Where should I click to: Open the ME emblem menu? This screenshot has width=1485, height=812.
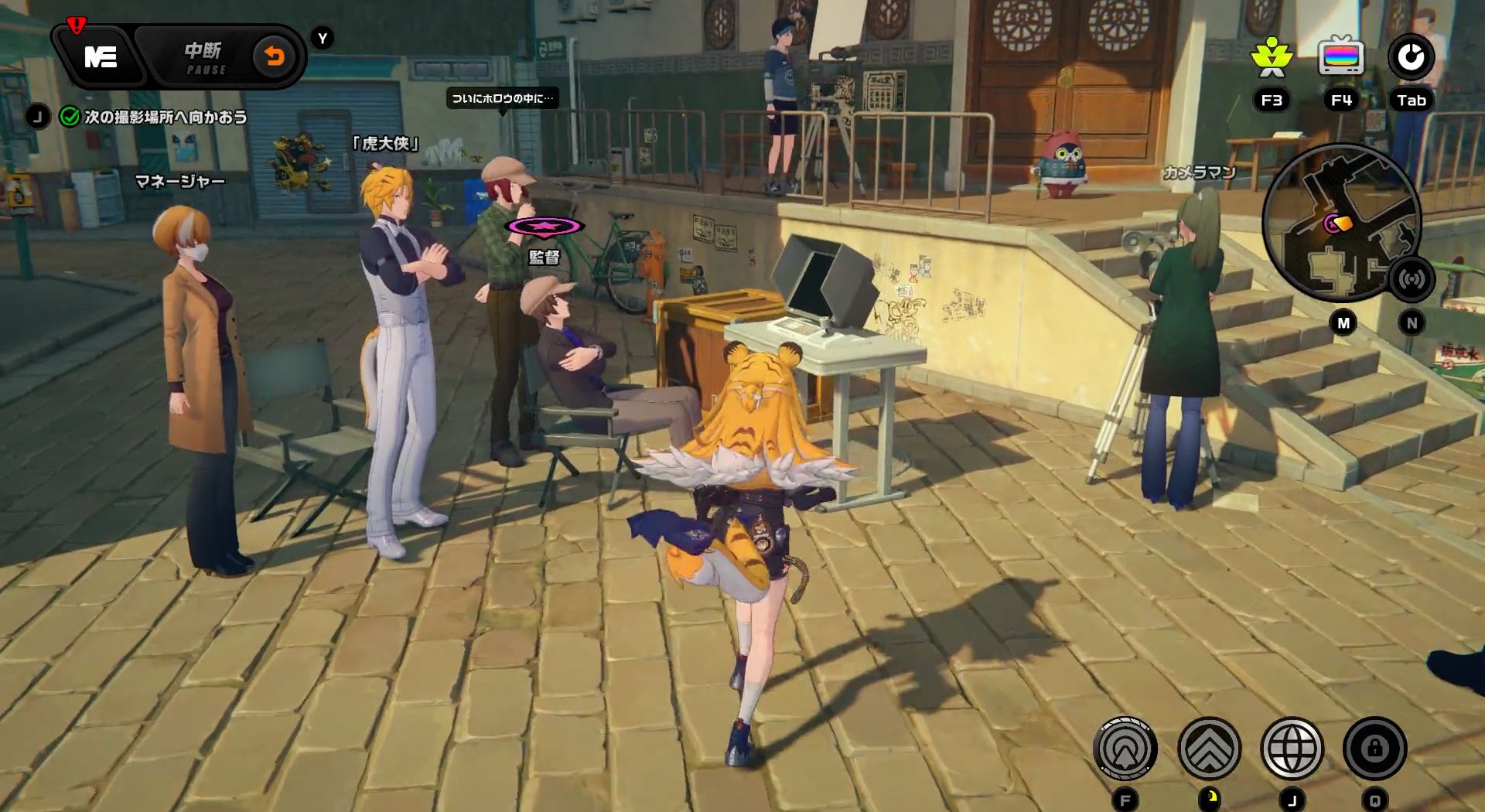click(101, 58)
